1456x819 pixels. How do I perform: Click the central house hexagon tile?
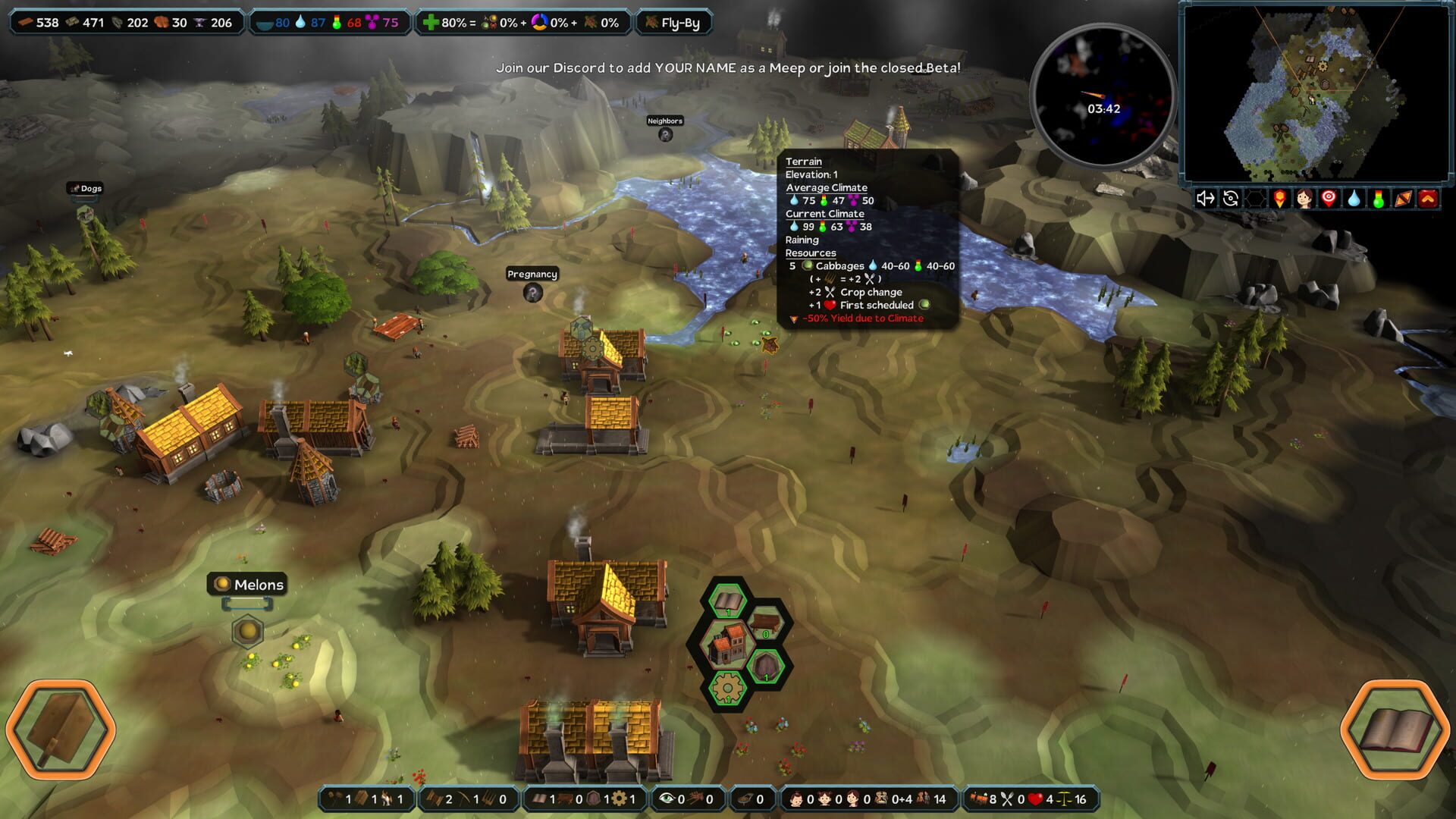pos(727,645)
